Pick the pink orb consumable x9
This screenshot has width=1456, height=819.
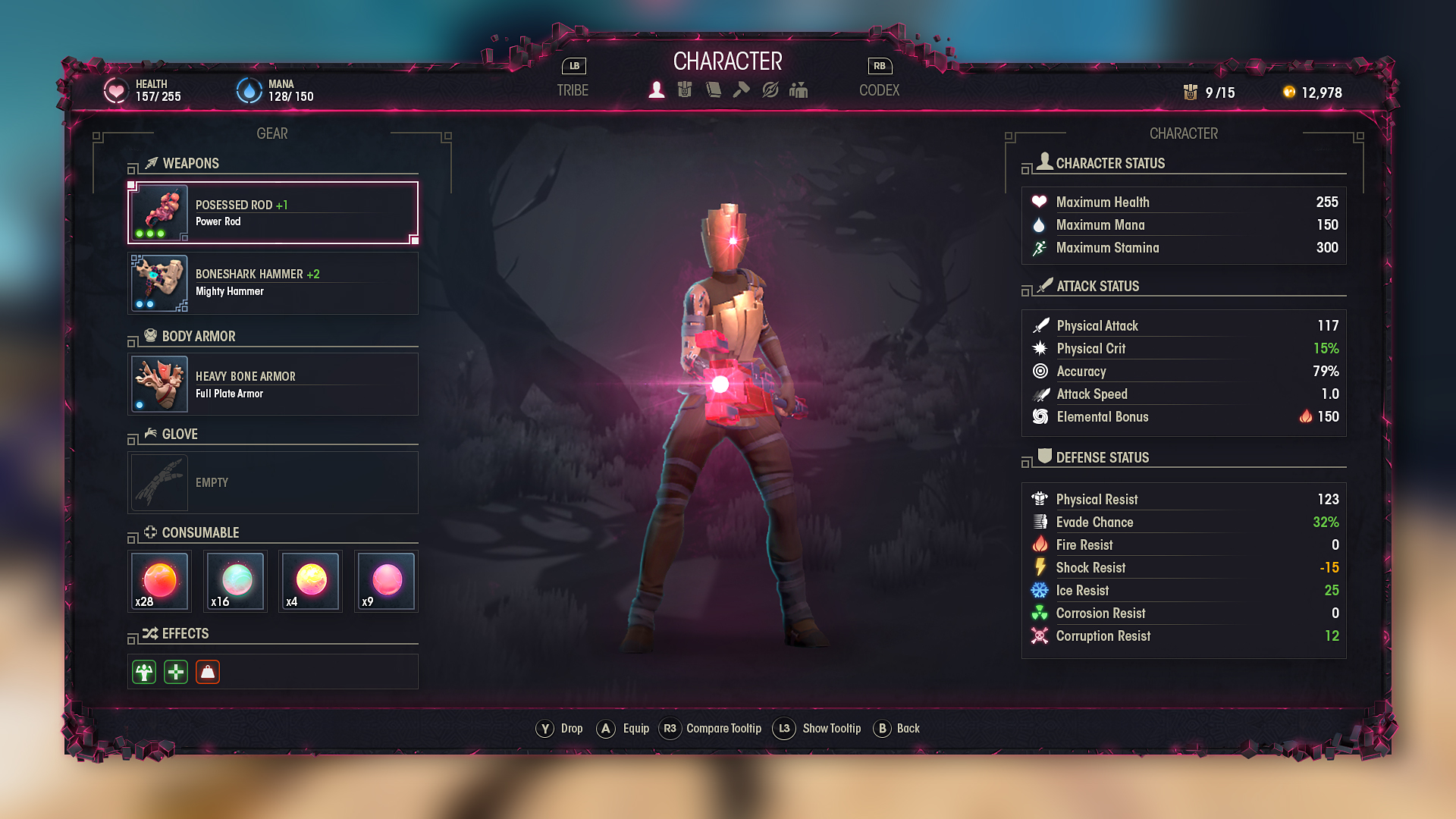coord(387,582)
